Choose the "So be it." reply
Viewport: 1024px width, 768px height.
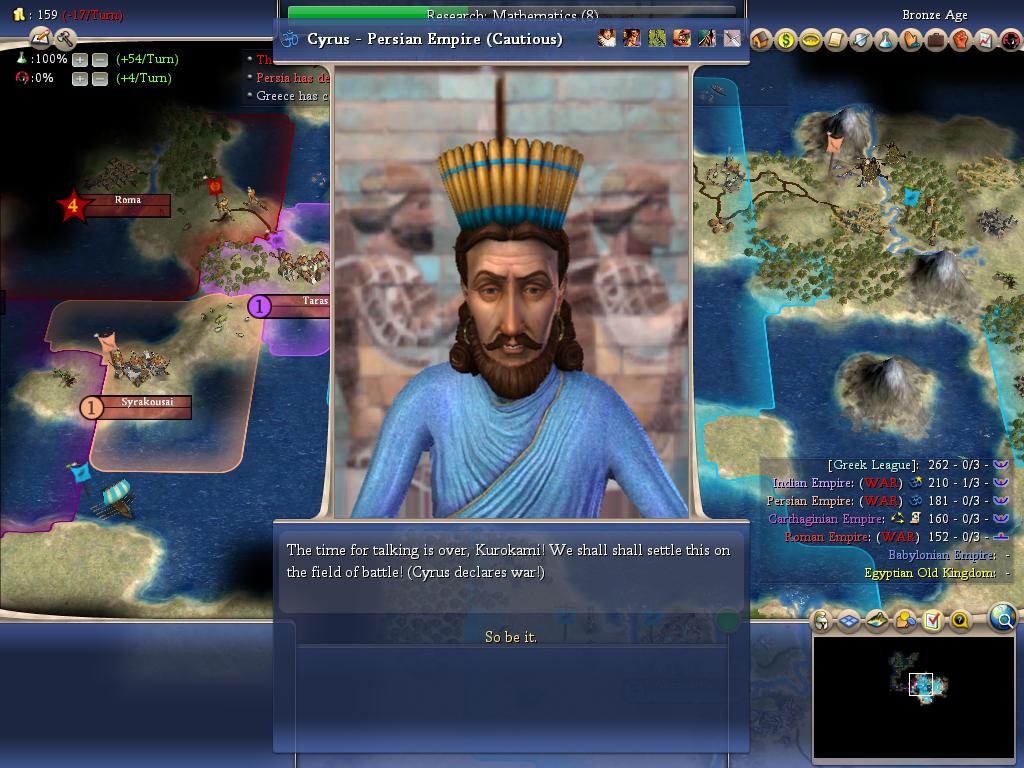511,637
